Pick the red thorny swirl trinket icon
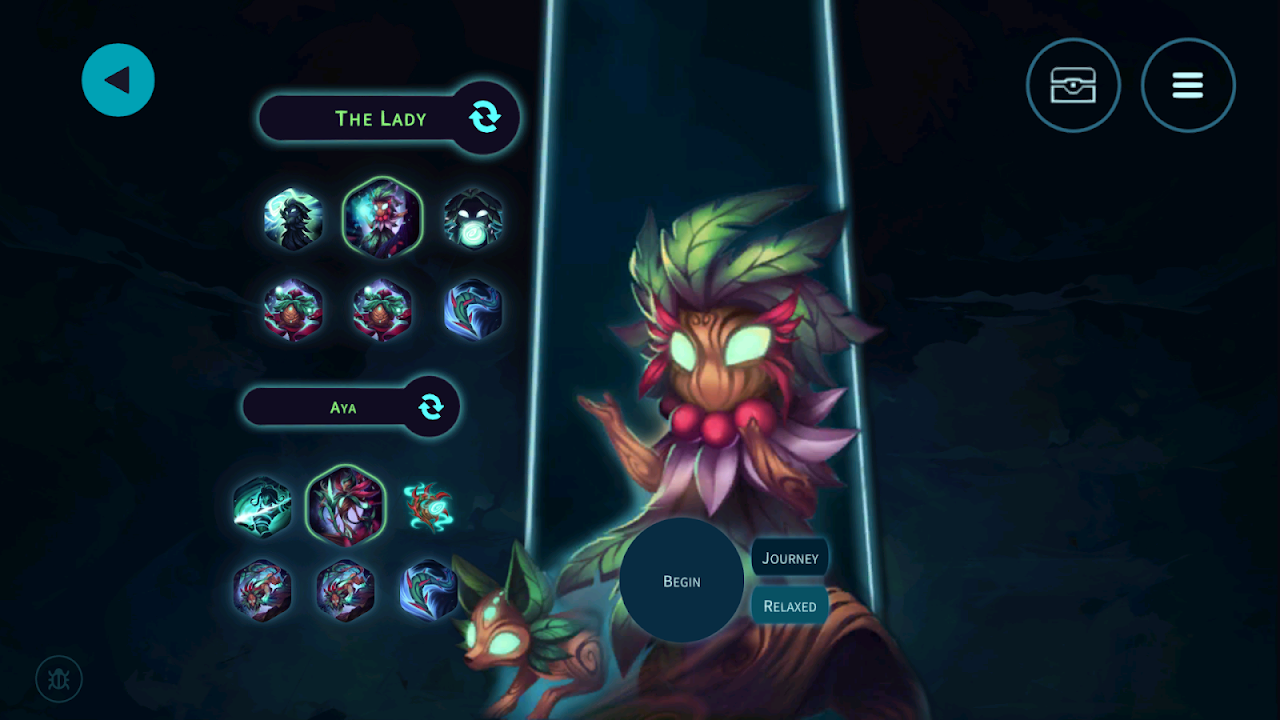 428,507
